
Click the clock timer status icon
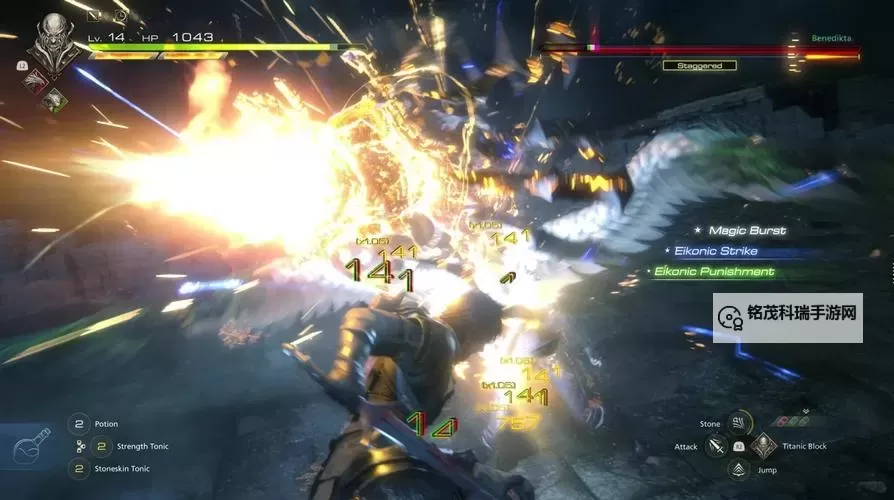[x=122, y=16]
